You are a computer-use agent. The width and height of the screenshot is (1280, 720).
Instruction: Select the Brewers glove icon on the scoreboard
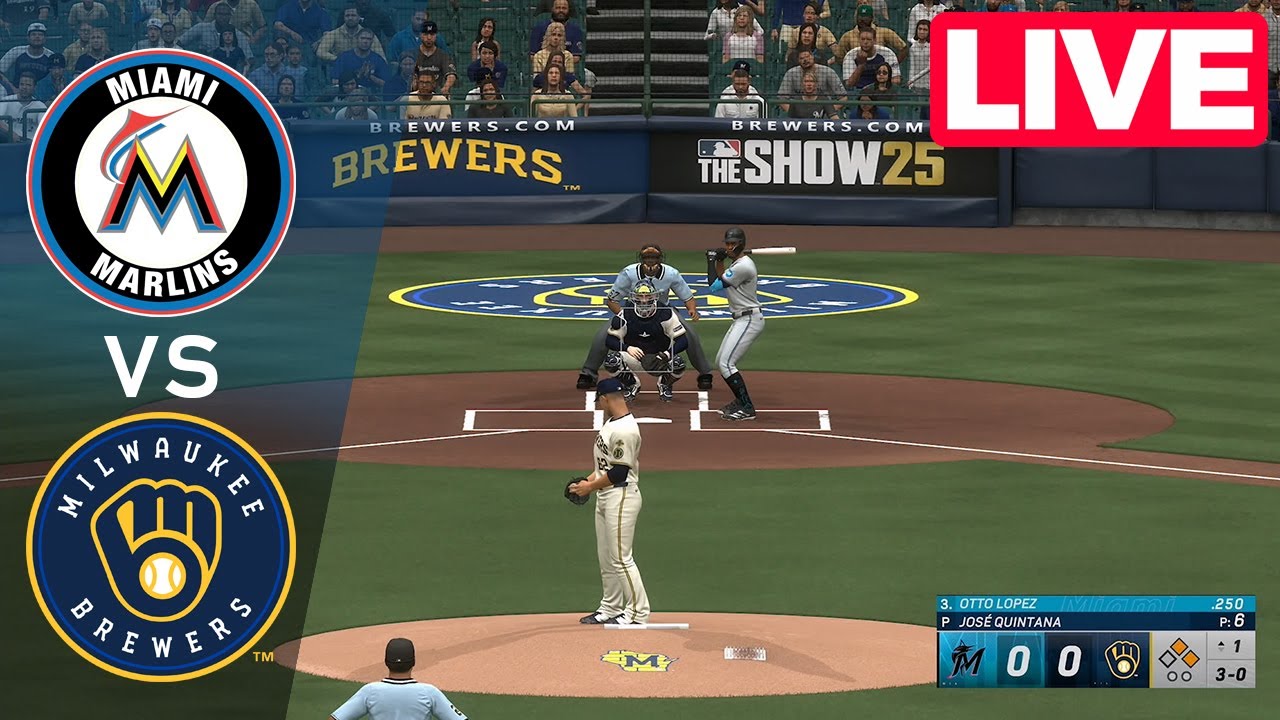[x=1123, y=659]
